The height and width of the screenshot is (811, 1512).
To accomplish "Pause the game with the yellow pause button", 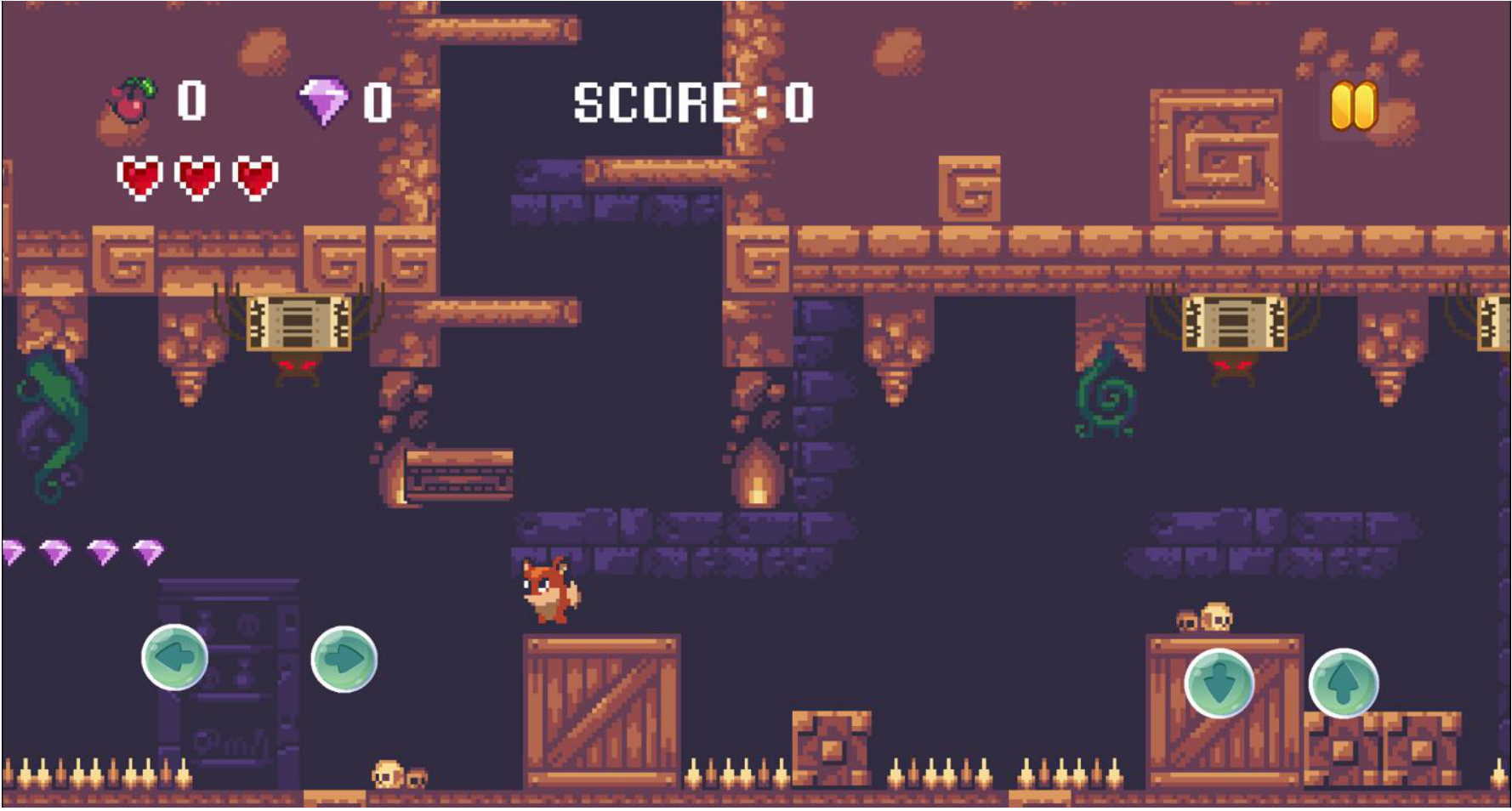I will click(x=1355, y=104).
